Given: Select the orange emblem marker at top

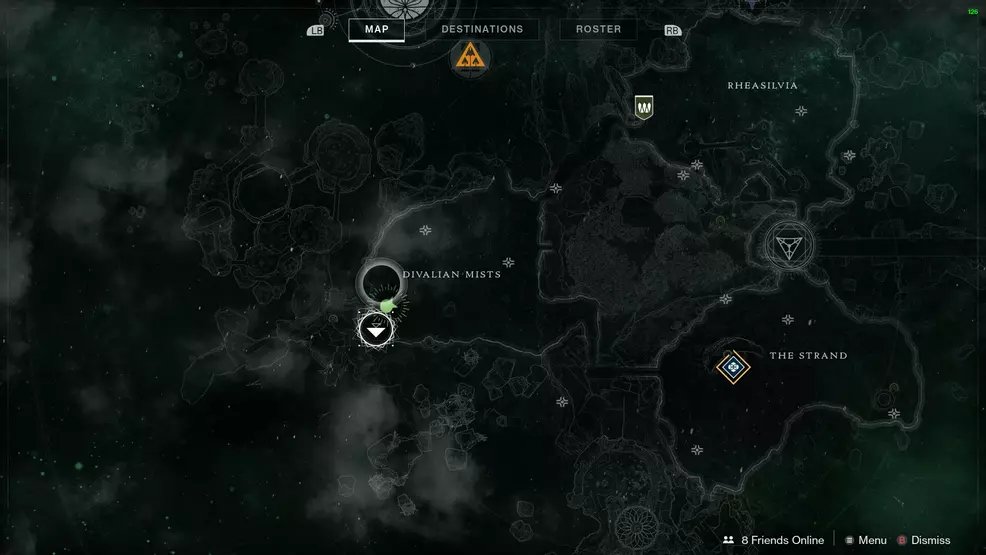Looking at the screenshot, I should (x=466, y=57).
